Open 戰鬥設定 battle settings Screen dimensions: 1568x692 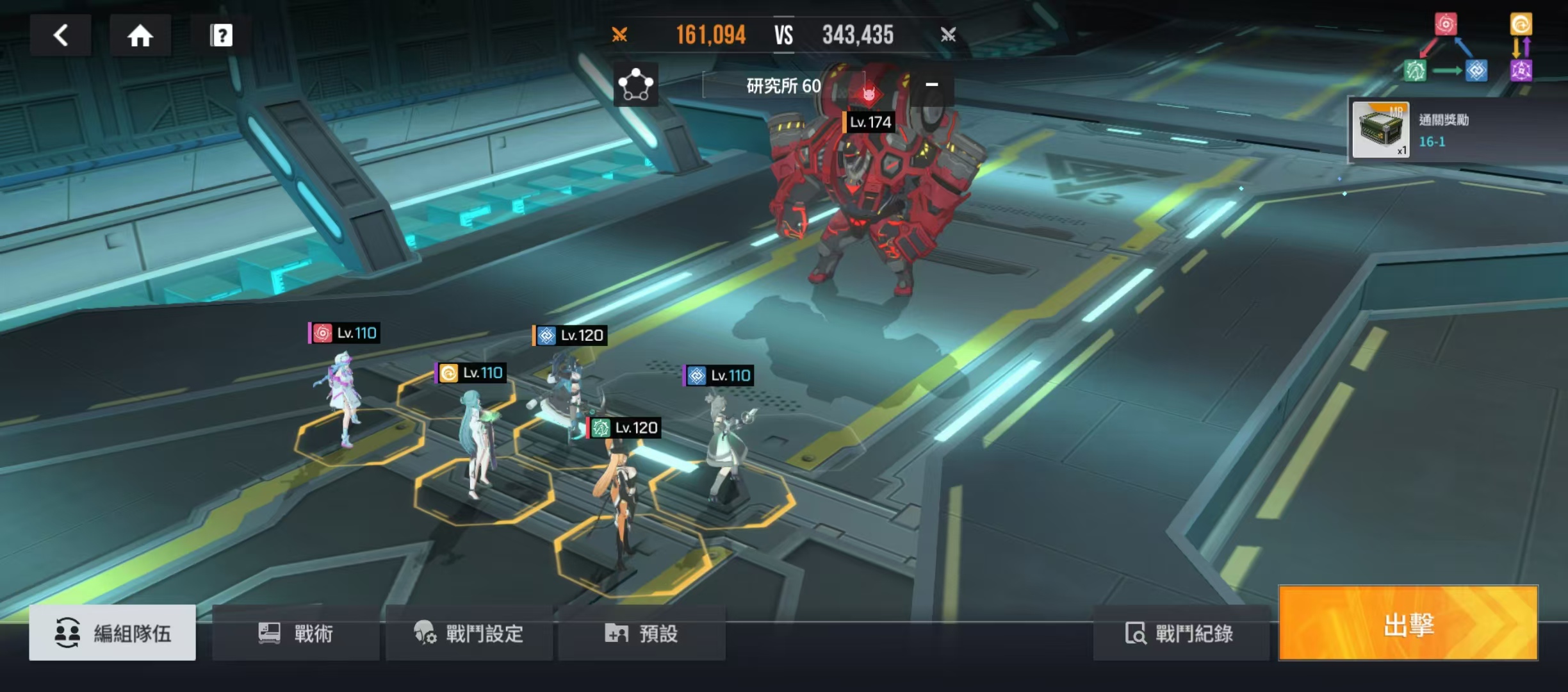(x=469, y=633)
